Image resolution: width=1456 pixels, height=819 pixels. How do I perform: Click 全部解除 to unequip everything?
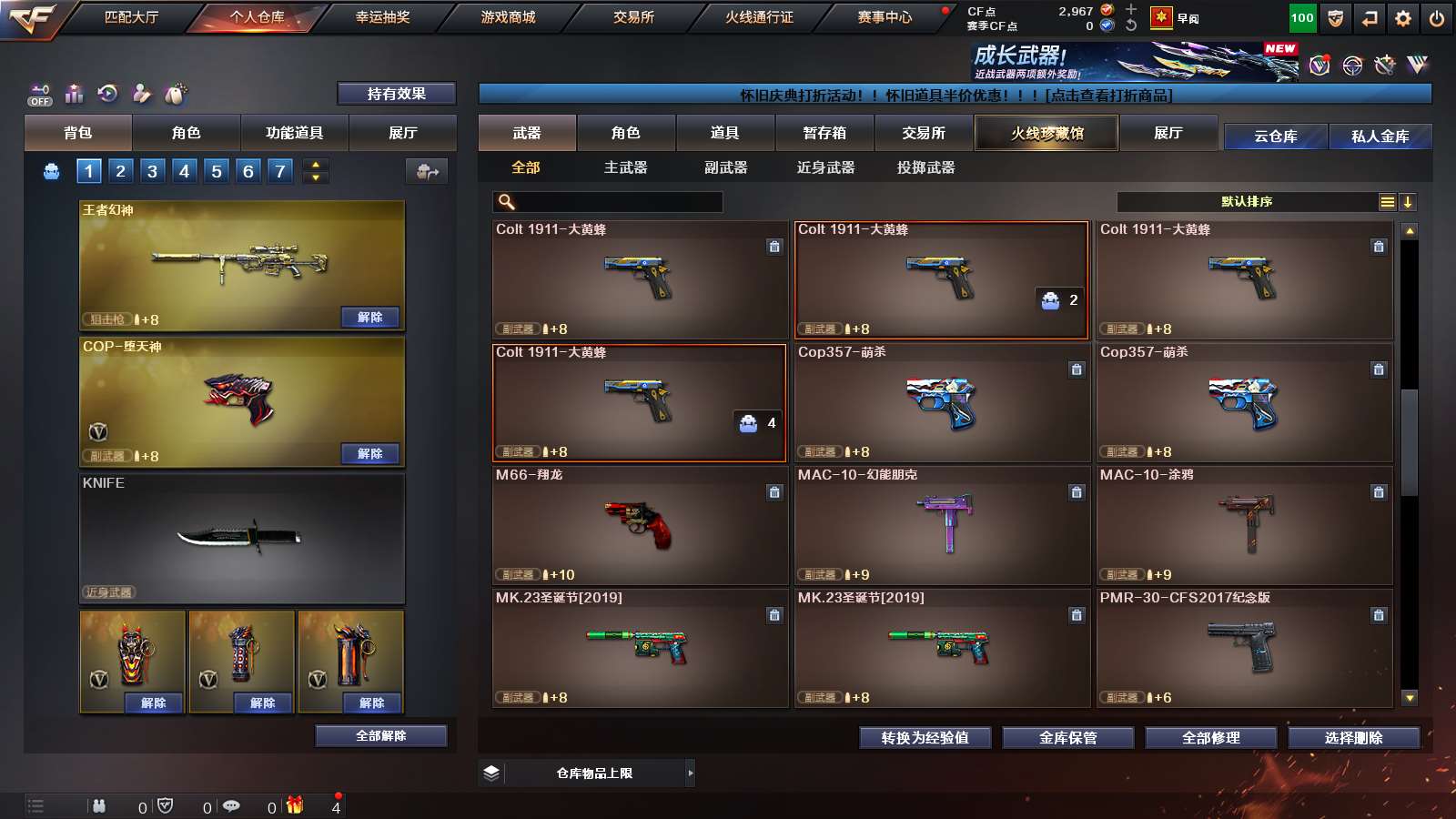(x=380, y=736)
